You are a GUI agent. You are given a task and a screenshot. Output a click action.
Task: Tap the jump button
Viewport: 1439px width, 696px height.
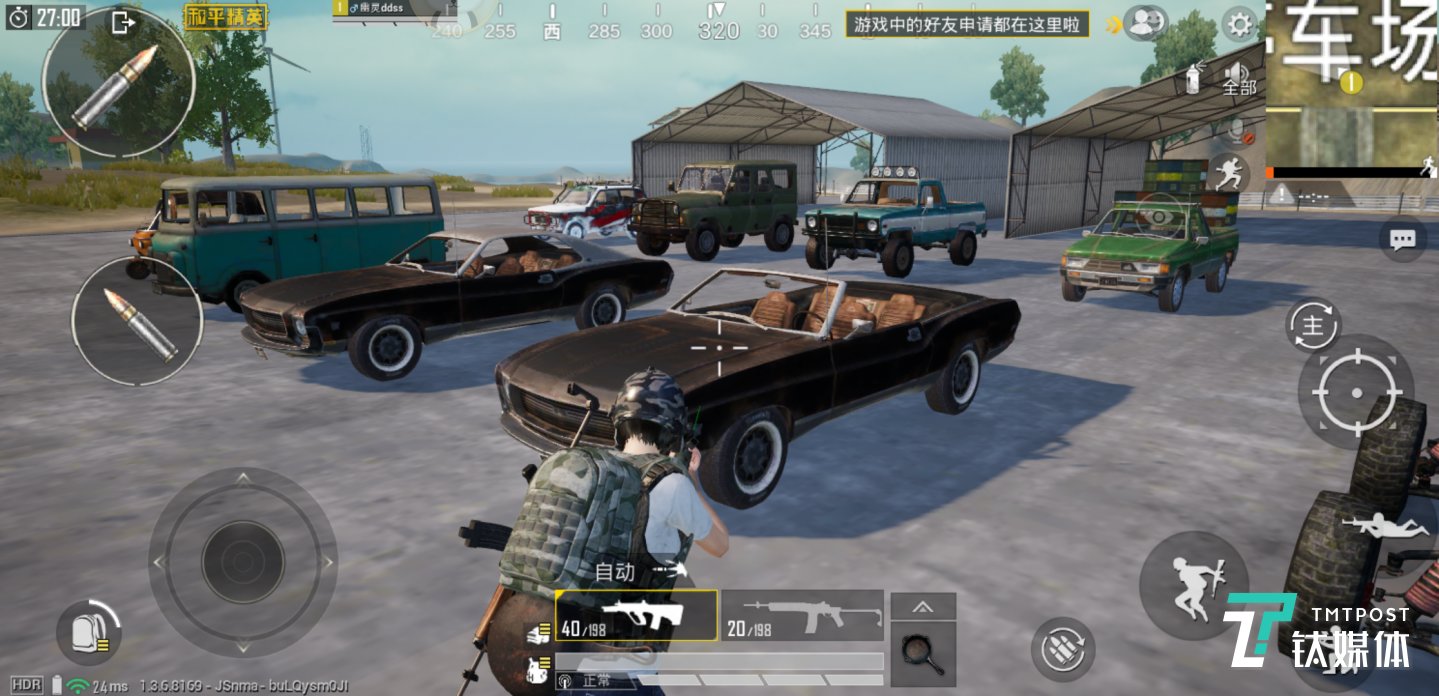(1193, 586)
